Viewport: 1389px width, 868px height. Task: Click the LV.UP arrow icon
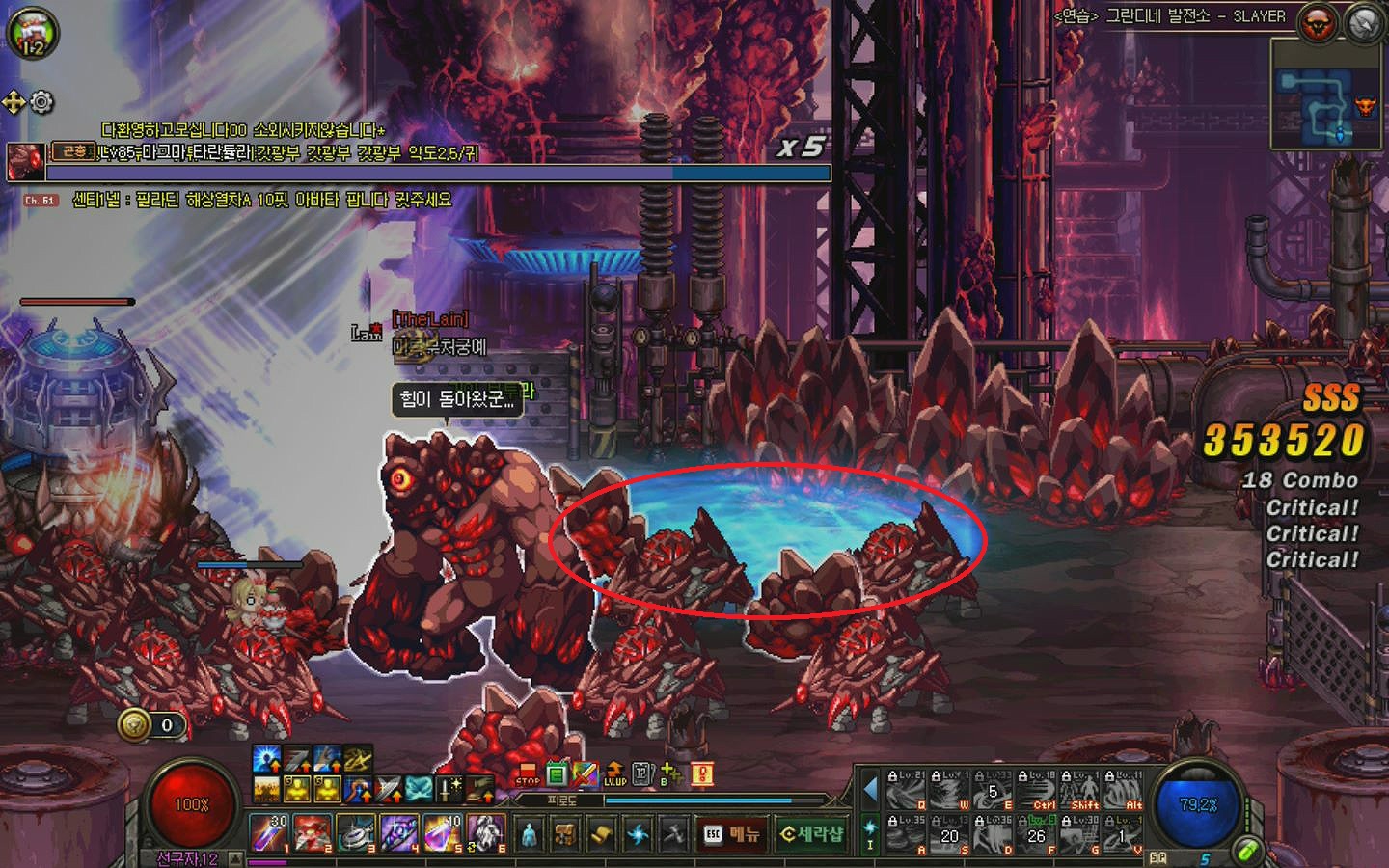[x=614, y=774]
